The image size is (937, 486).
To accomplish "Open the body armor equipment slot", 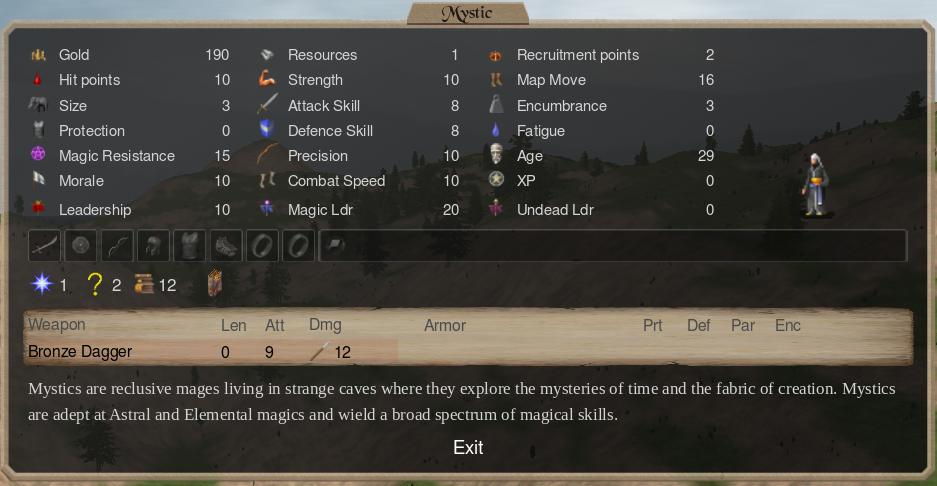I will tap(190, 246).
